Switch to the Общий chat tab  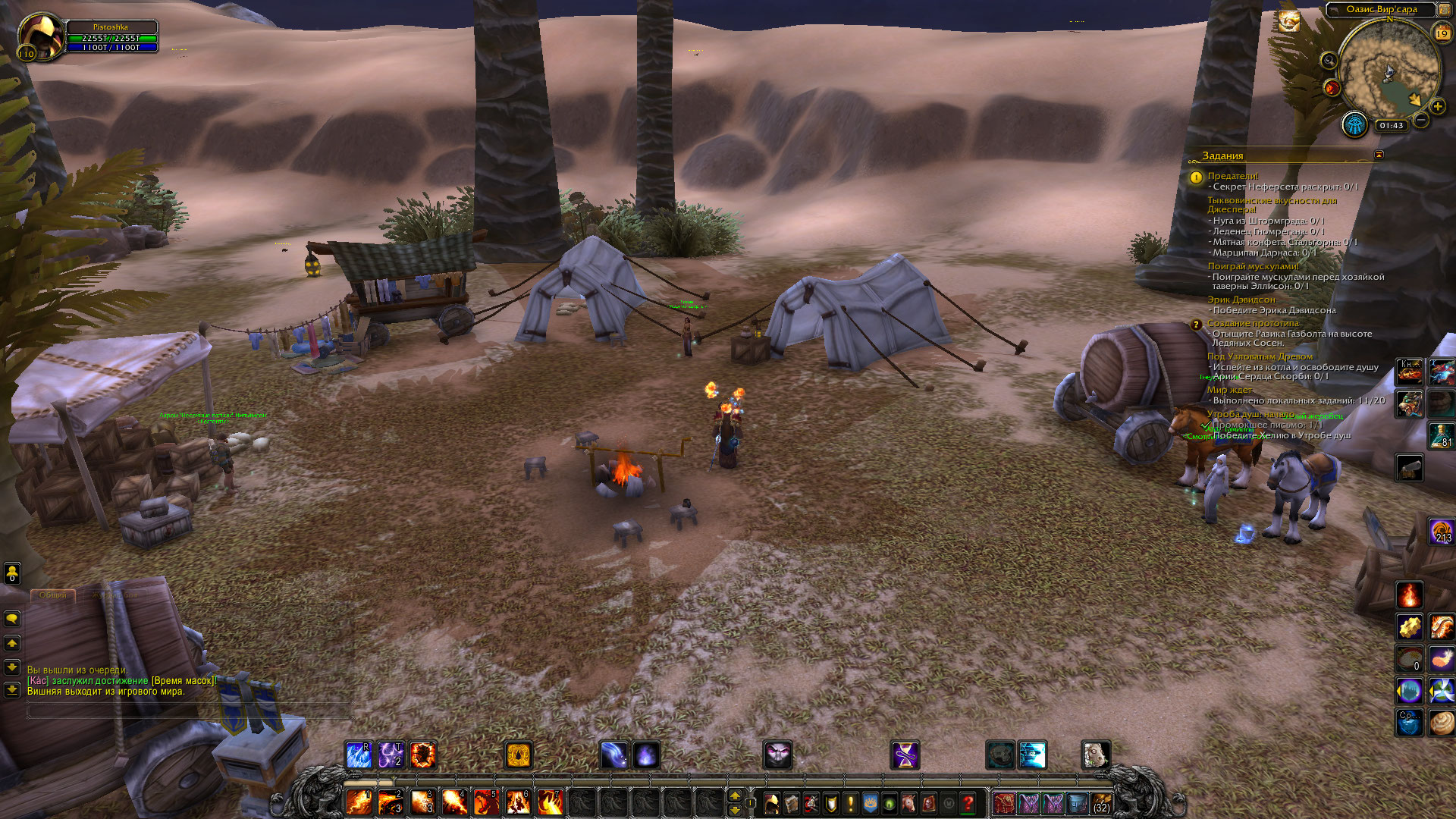[x=53, y=595]
